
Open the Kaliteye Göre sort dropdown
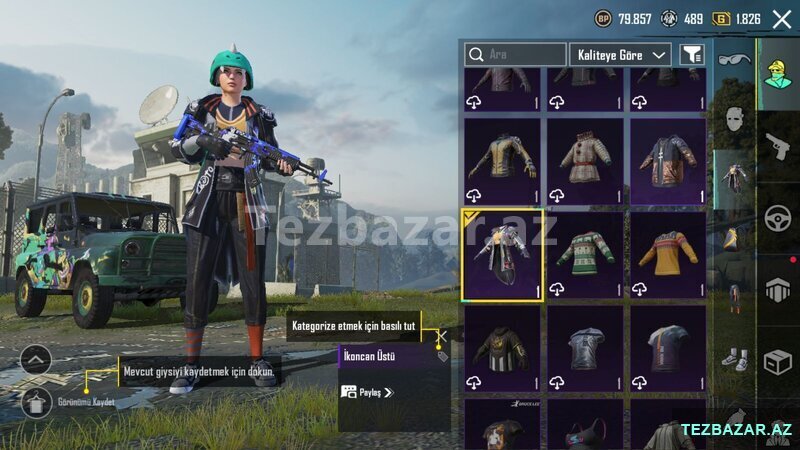[x=620, y=54]
